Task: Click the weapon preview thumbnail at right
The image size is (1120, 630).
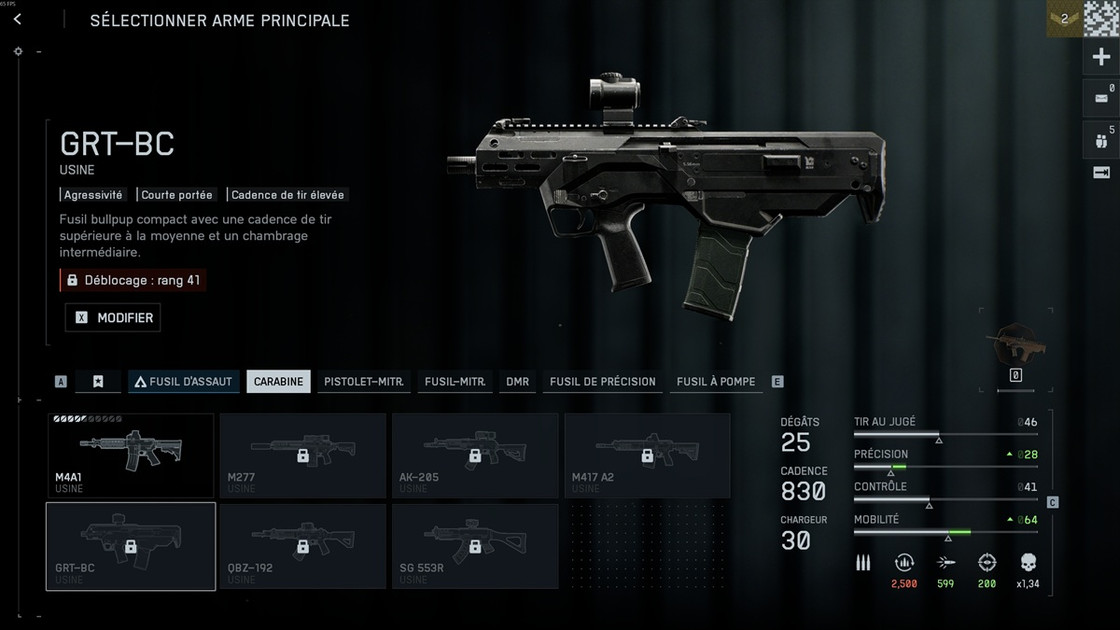Action: (1015, 345)
